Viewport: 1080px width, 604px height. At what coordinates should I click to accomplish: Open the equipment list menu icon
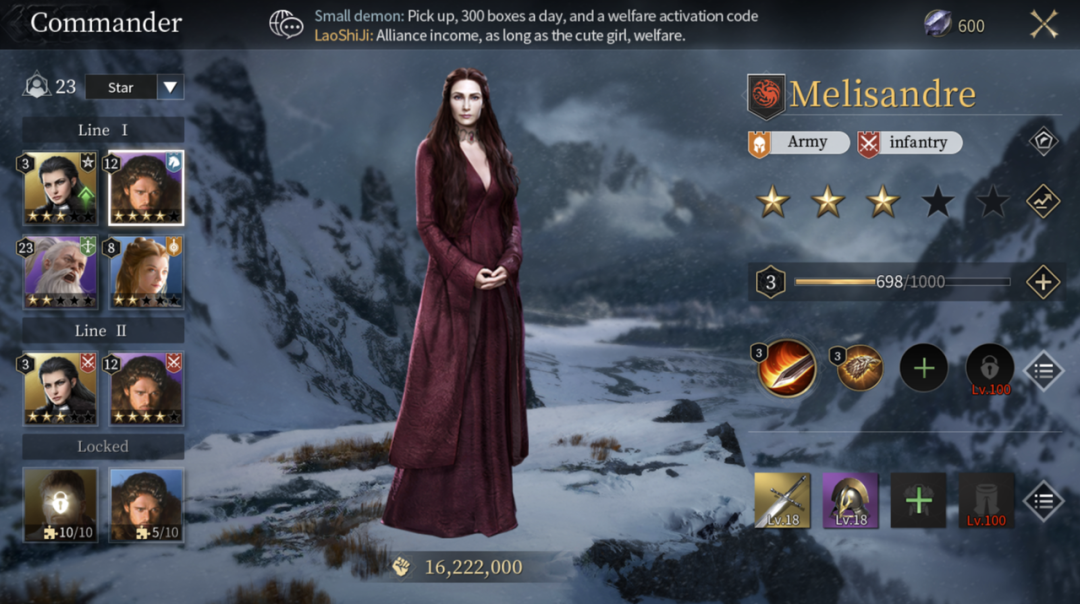click(x=1043, y=501)
